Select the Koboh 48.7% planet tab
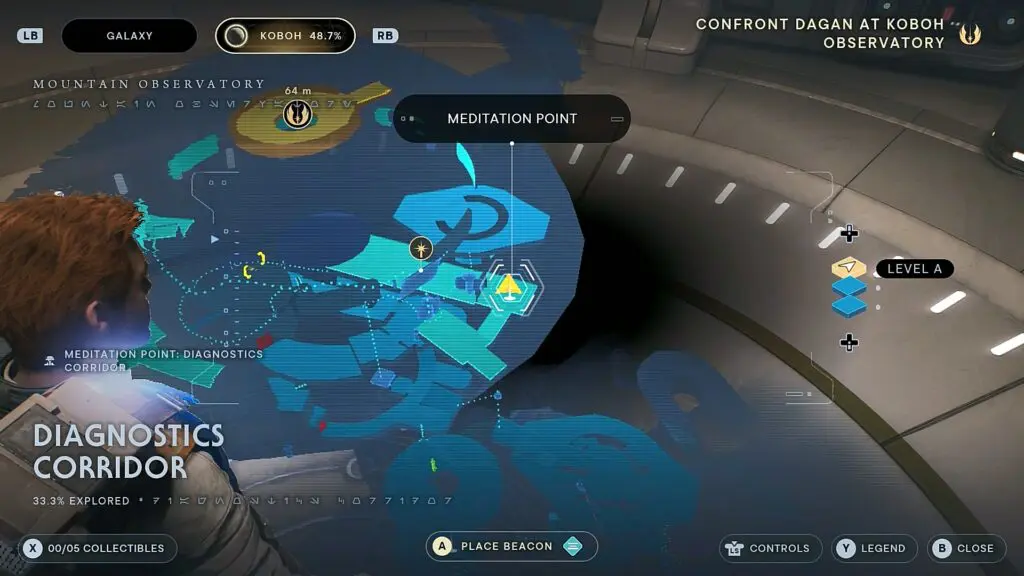 pyautogui.click(x=285, y=36)
